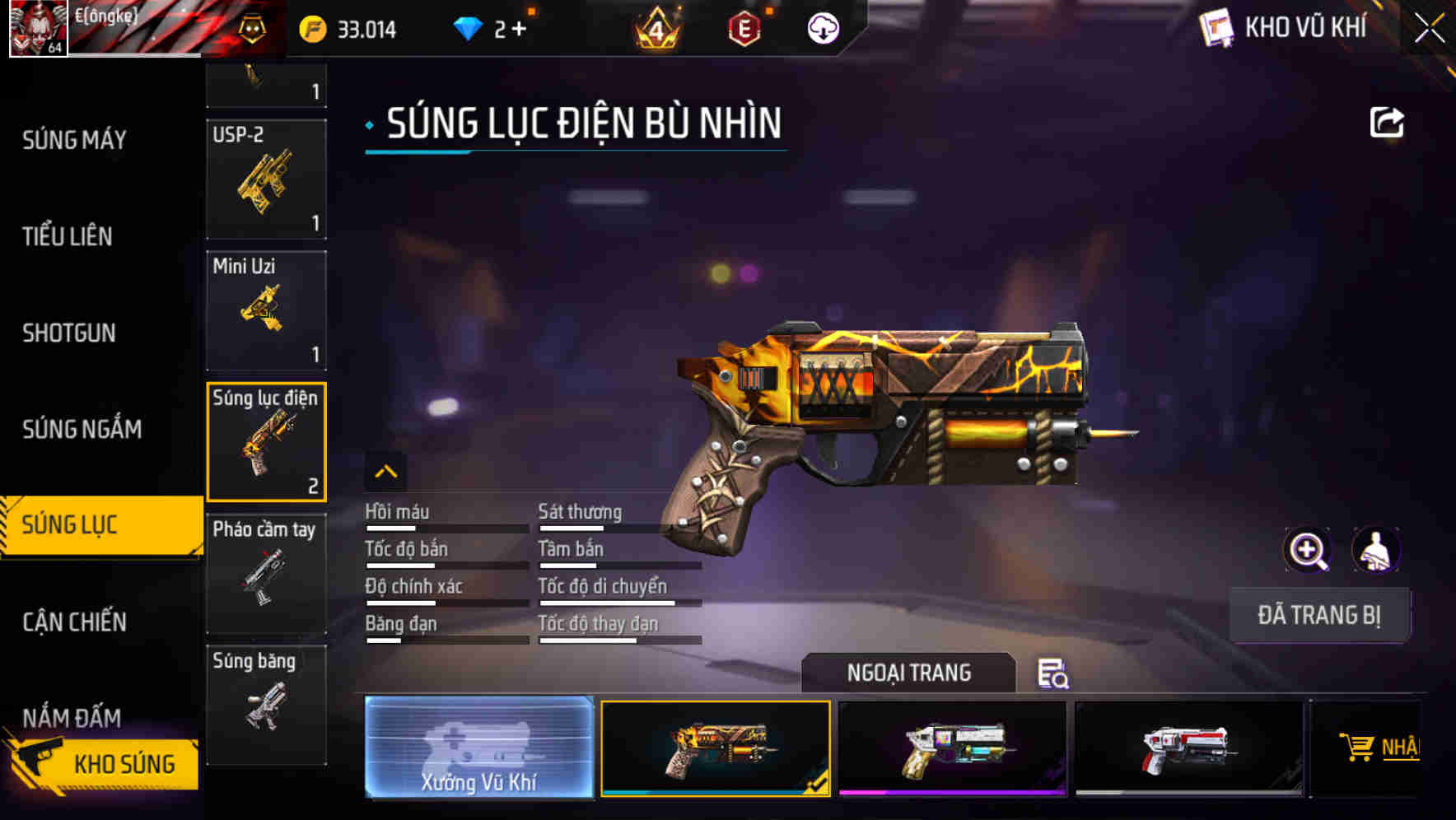
Task: Click the cloud download icon in top bar
Action: click(822, 28)
